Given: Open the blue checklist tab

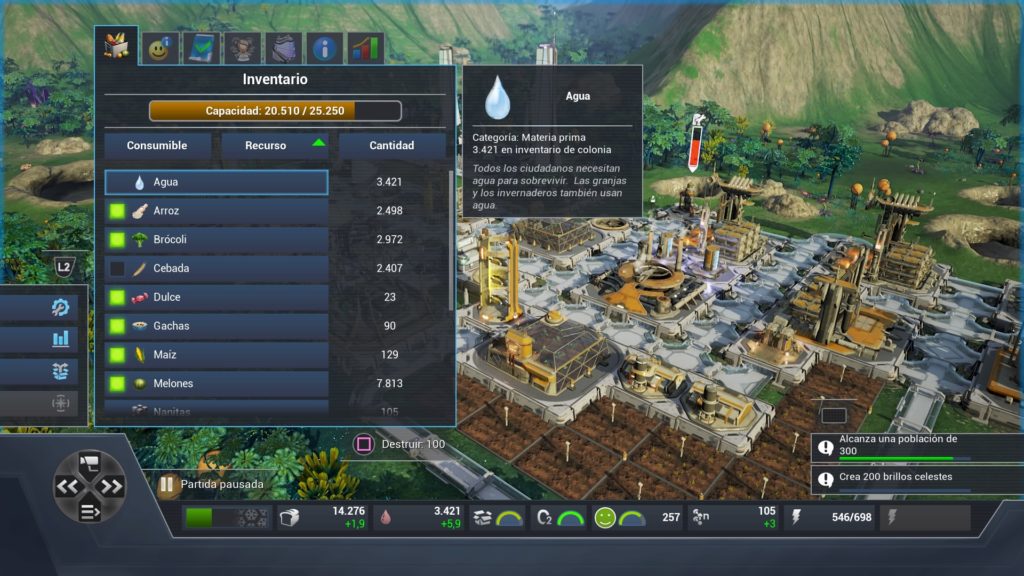Looking at the screenshot, I should 201,47.
